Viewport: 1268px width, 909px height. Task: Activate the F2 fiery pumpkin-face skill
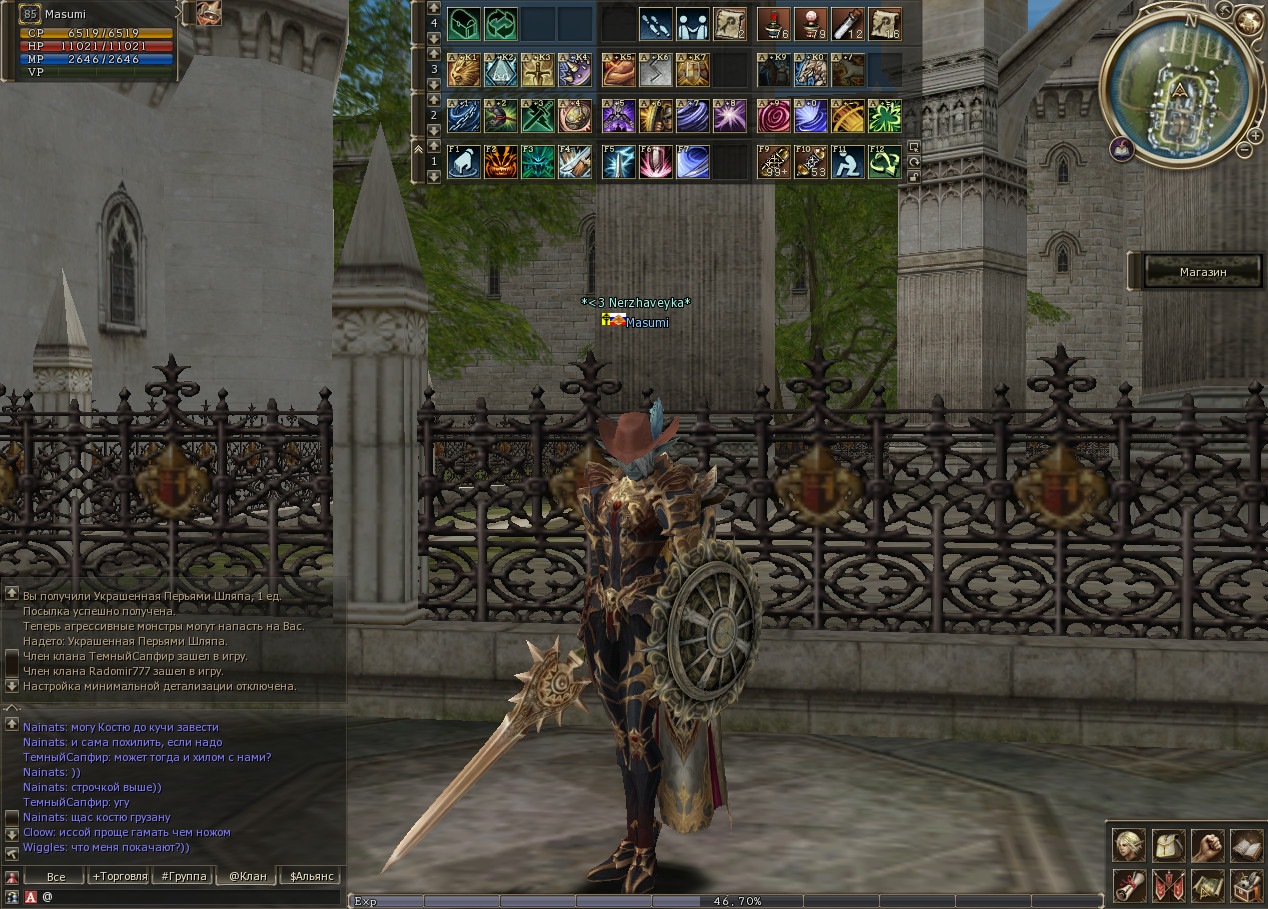click(500, 162)
